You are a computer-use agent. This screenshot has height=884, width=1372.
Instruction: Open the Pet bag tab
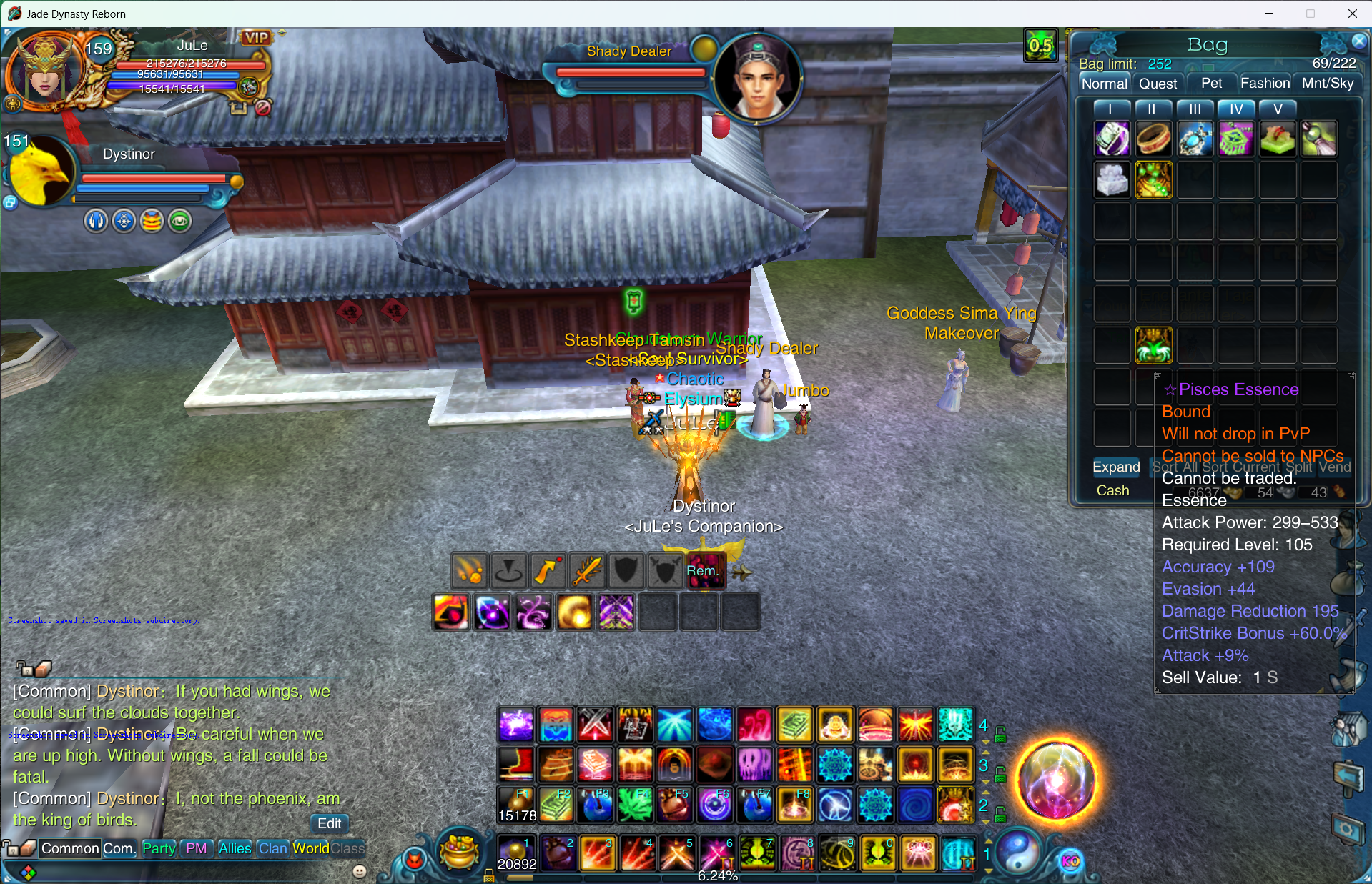[x=1211, y=84]
